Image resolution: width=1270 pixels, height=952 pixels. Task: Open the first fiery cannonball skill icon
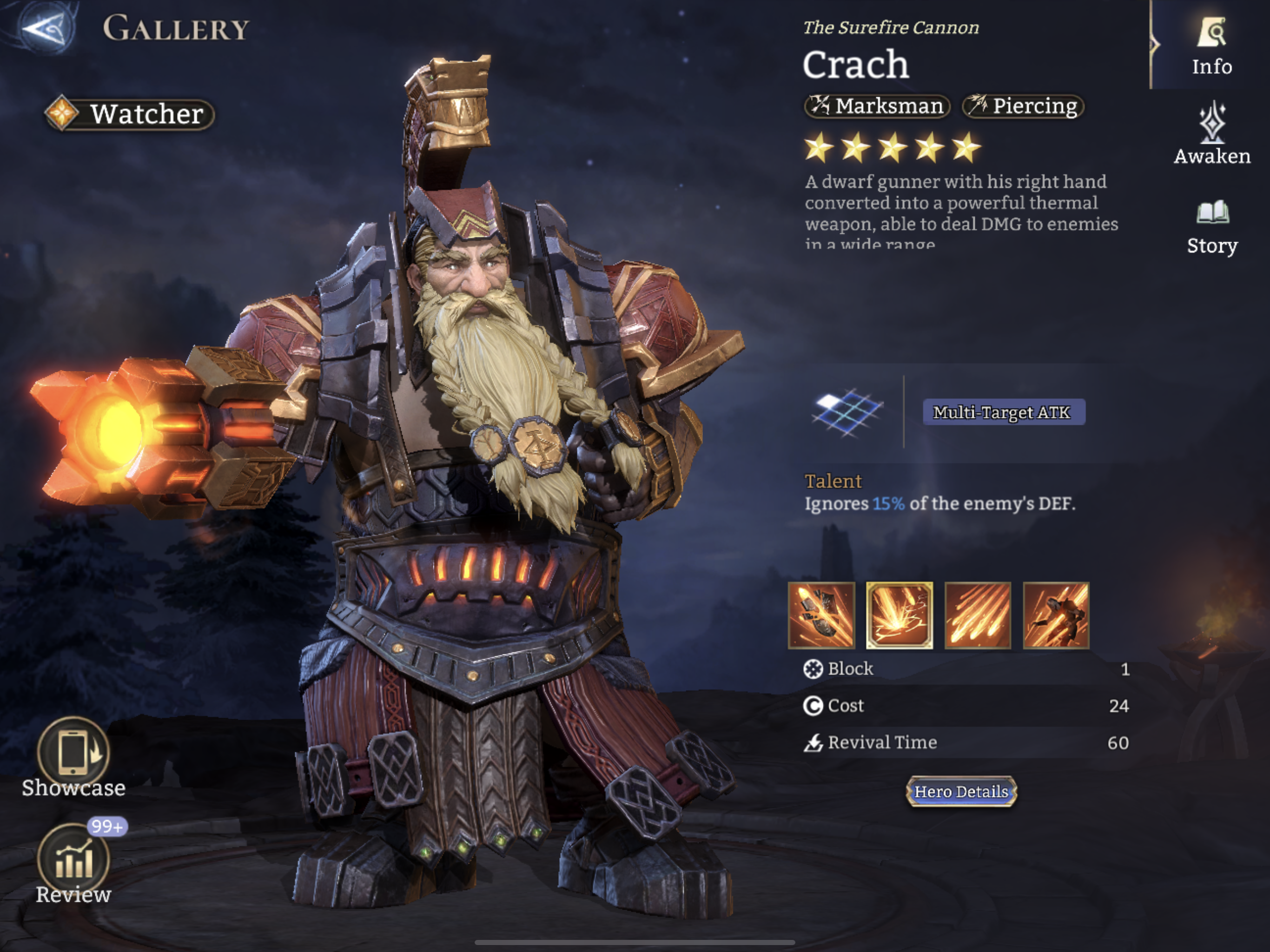(822, 615)
